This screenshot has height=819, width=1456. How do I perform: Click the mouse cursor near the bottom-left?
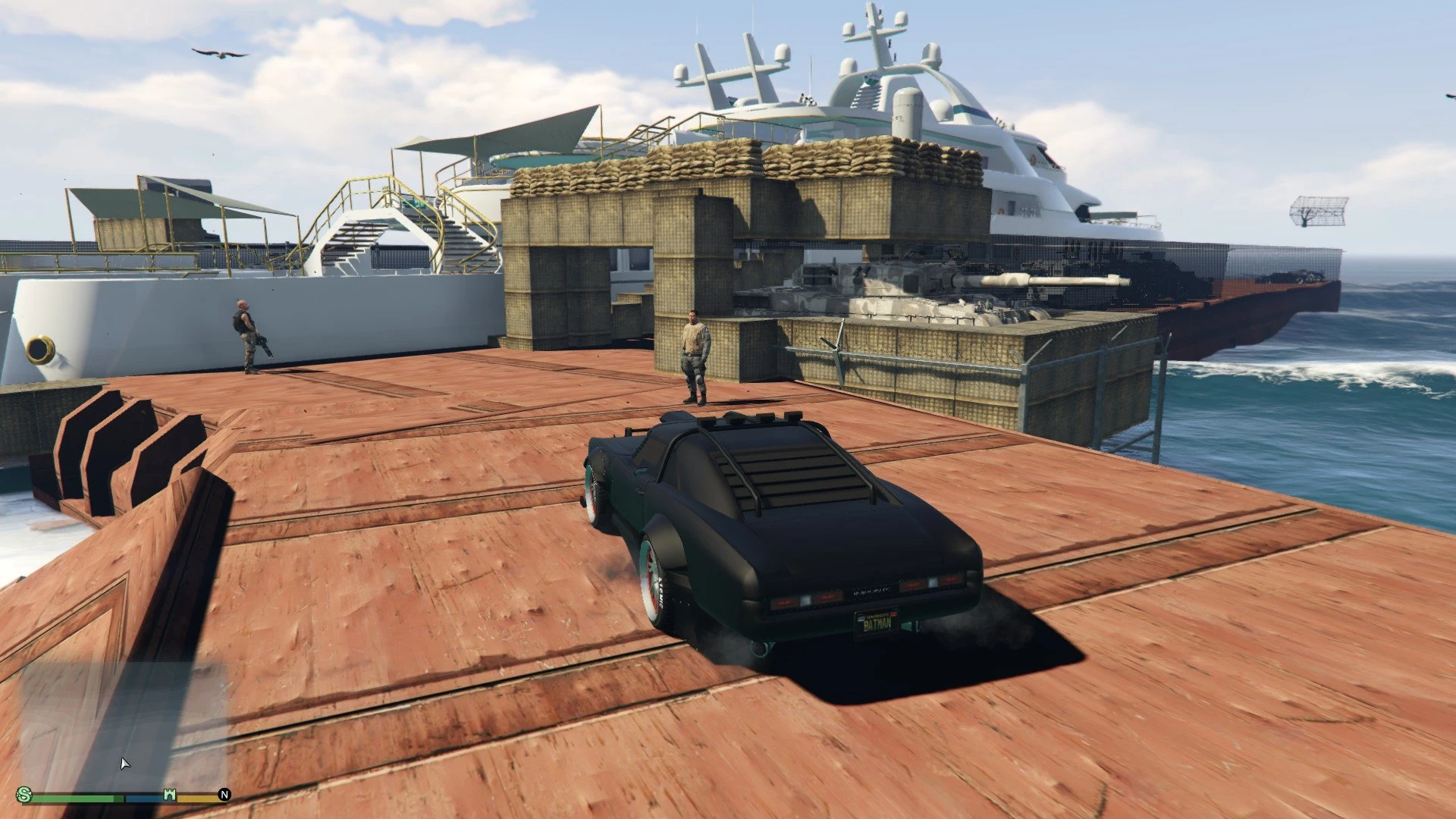124,762
